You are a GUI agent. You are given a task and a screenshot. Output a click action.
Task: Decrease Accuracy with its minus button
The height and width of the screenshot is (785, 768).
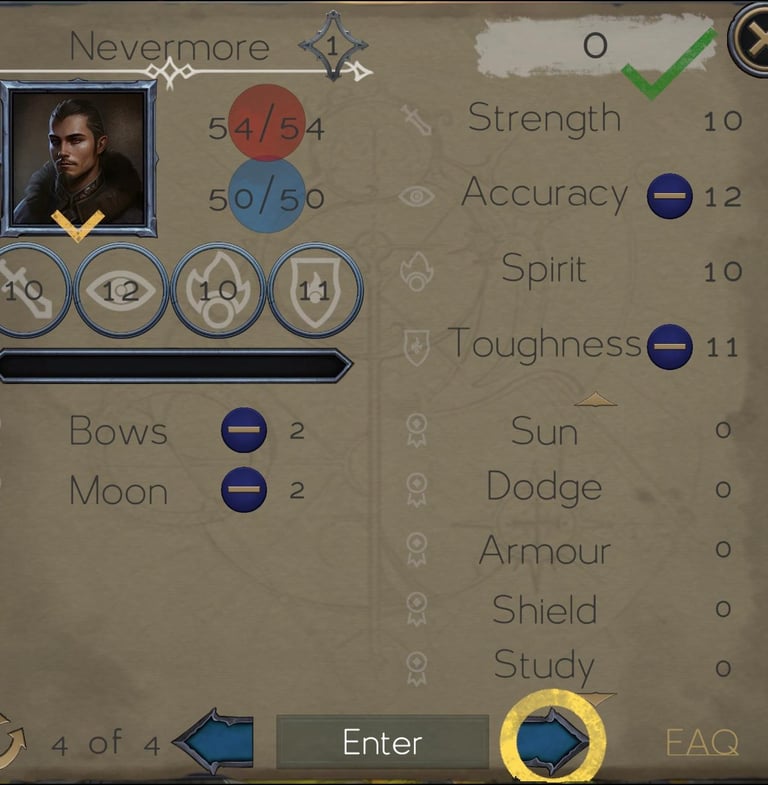point(669,196)
